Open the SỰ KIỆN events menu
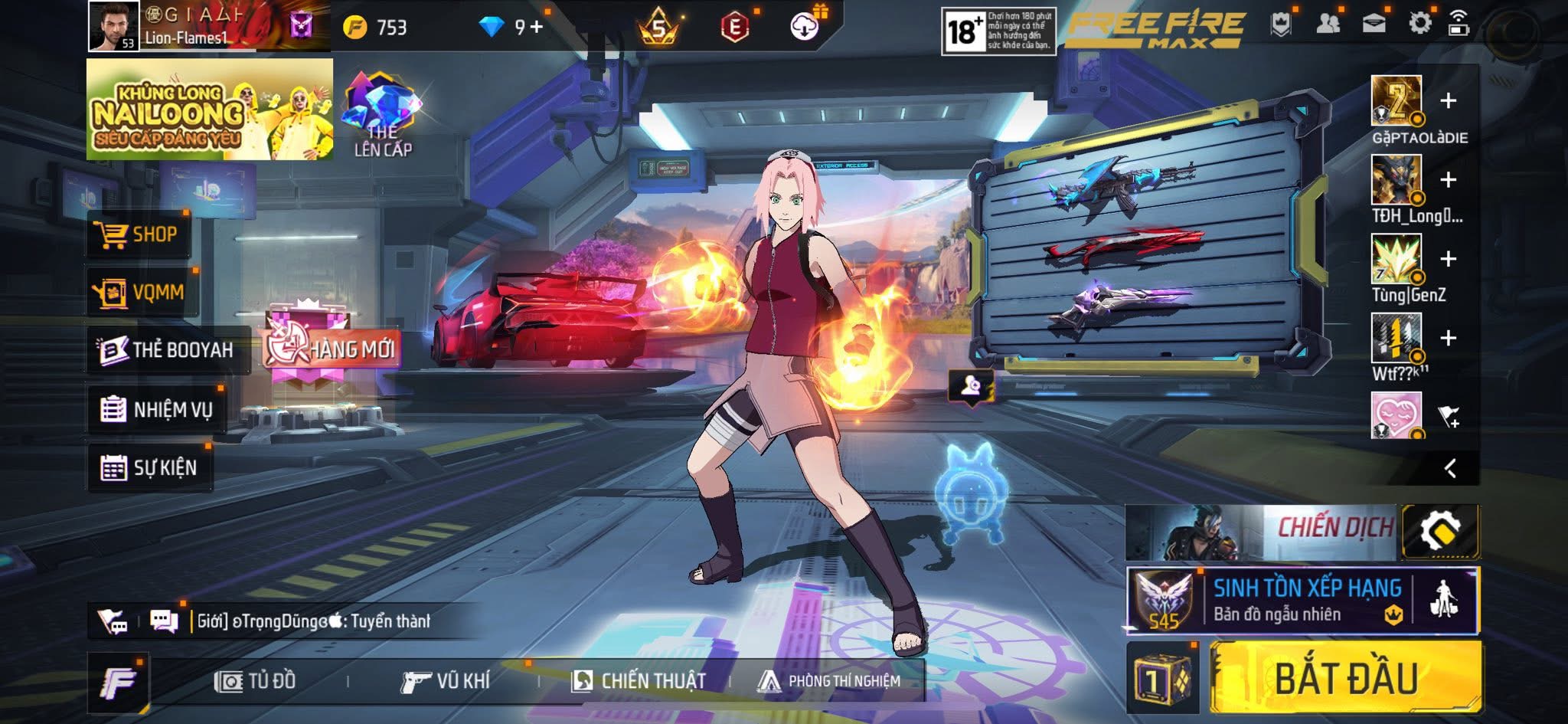This screenshot has height=724, width=1568. pyautogui.click(x=149, y=467)
